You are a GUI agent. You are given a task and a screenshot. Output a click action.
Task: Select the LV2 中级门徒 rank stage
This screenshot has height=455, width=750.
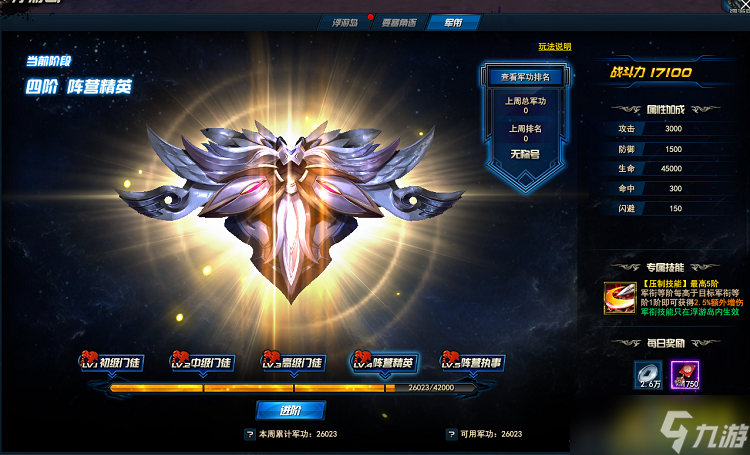point(203,362)
